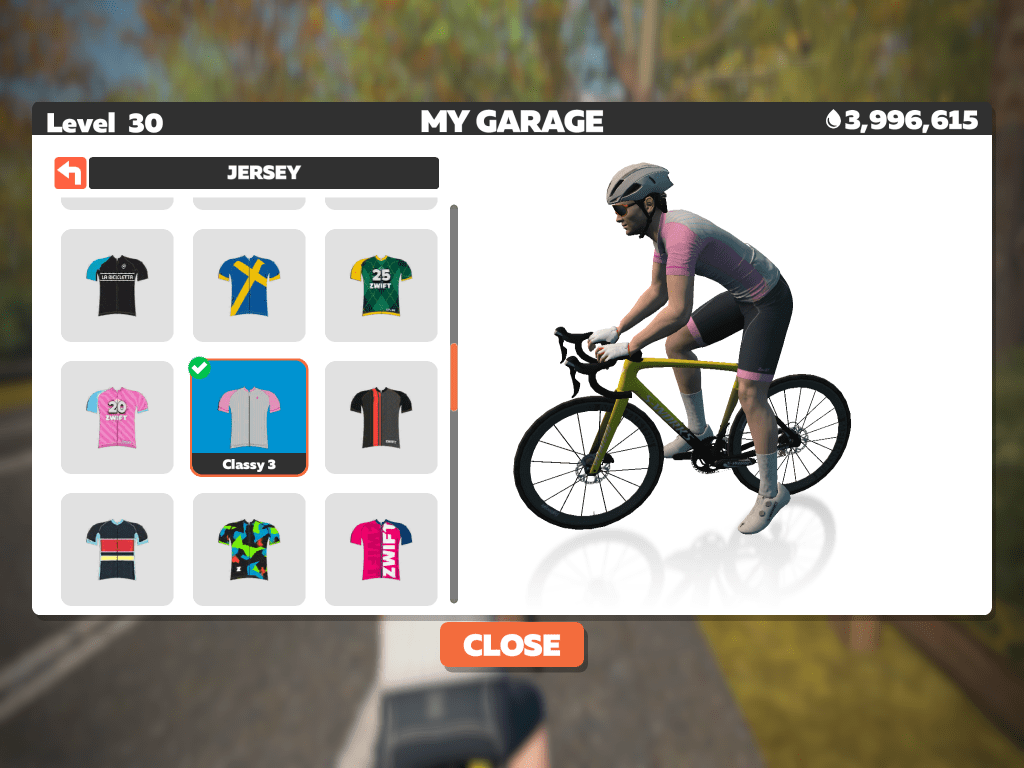This screenshot has height=768, width=1024.
Task: Choose the multicolor camo pattern jersey
Action: (x=249, y=549)
